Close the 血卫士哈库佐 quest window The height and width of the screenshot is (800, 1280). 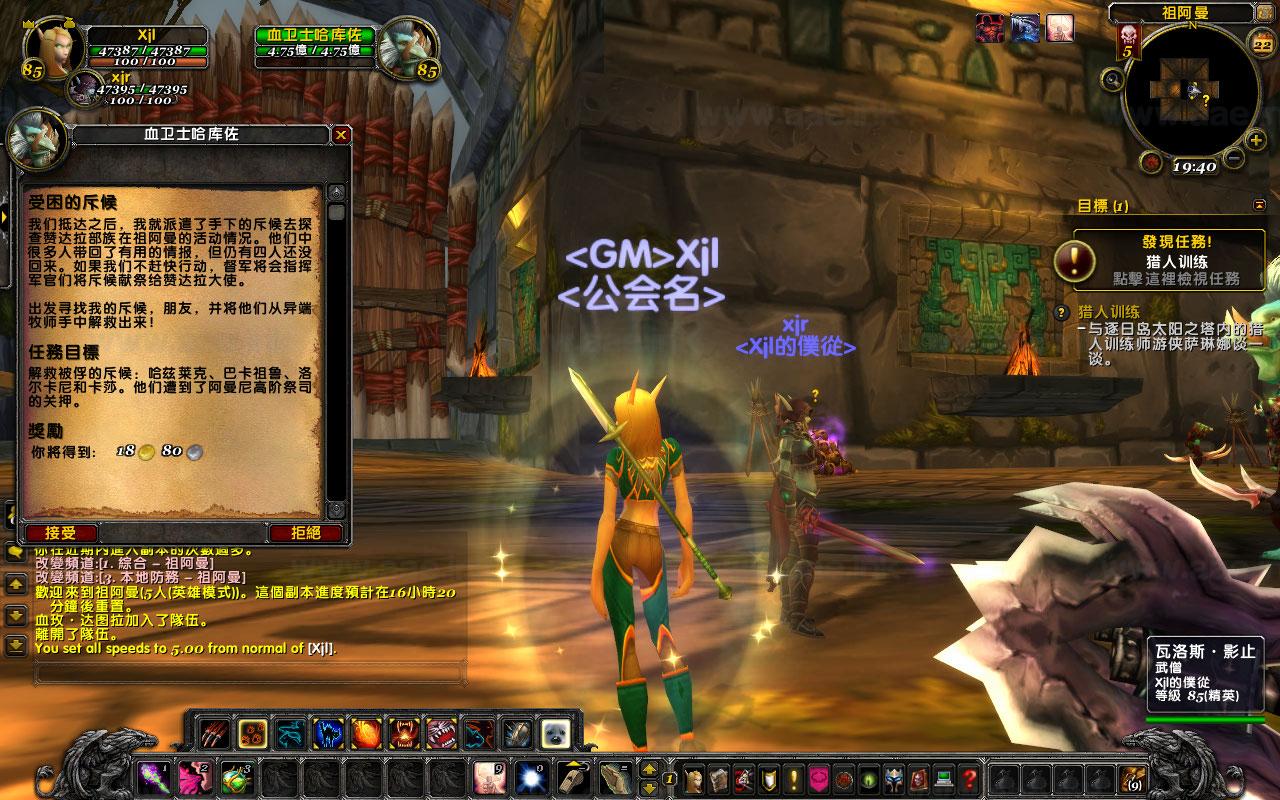pyautogui.click(x=341, y=135)
